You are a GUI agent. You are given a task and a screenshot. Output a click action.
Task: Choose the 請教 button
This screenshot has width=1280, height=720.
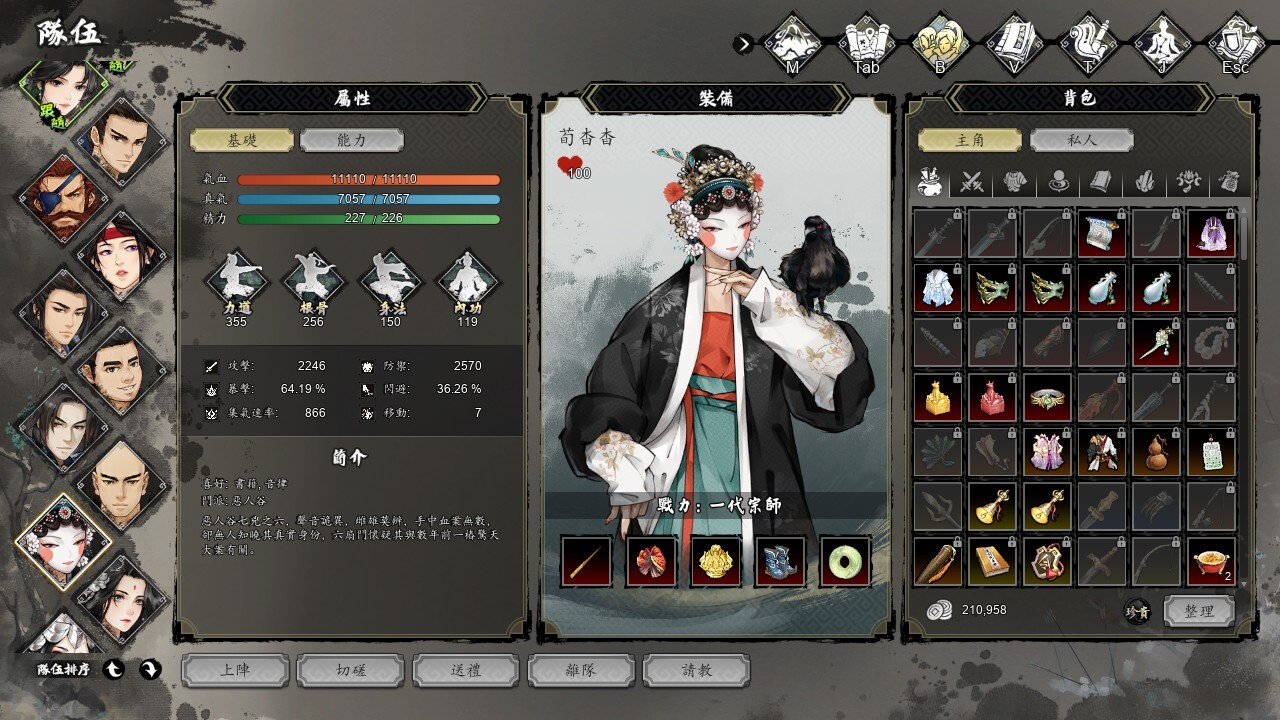click(x=696, y=670)
